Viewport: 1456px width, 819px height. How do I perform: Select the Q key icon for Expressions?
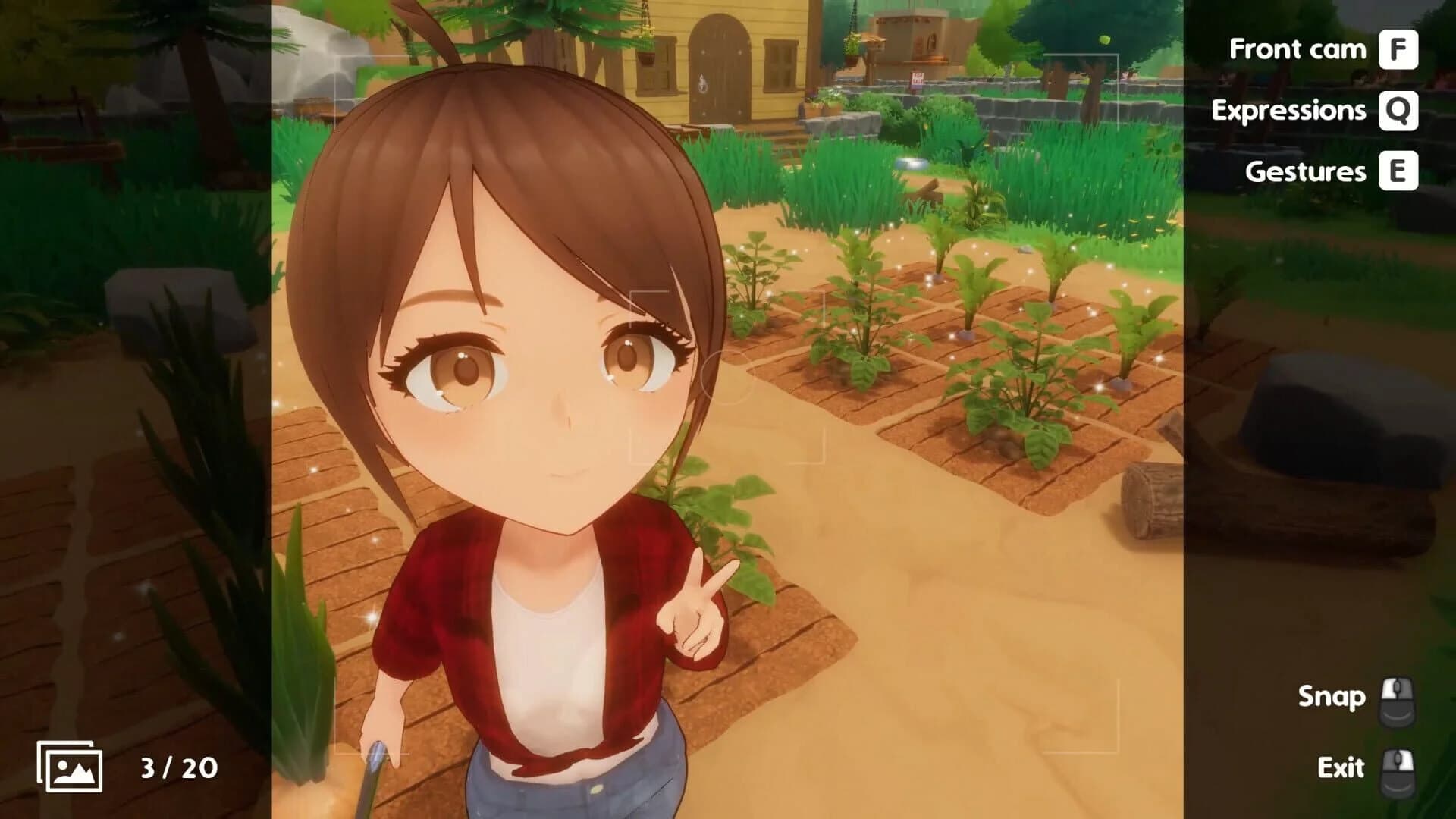point(1401,111)
